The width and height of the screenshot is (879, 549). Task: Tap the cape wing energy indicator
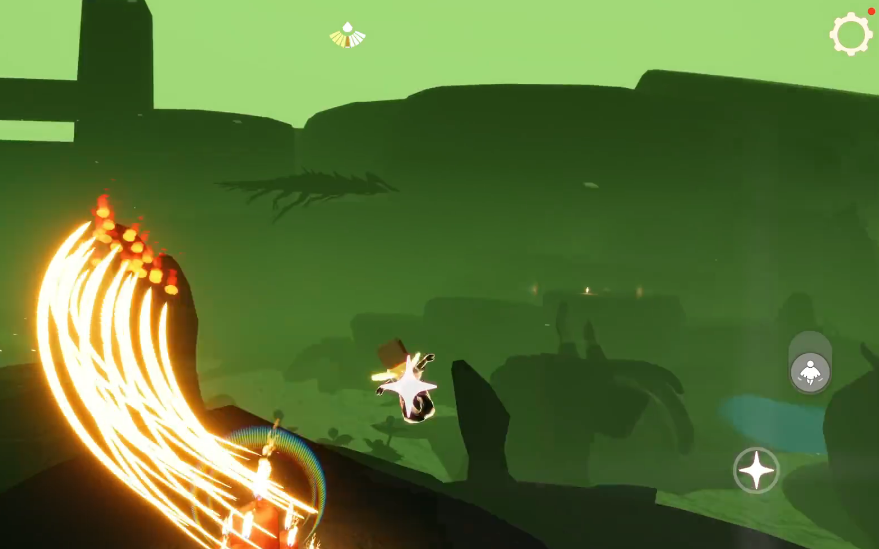click(x=347, y=36)
